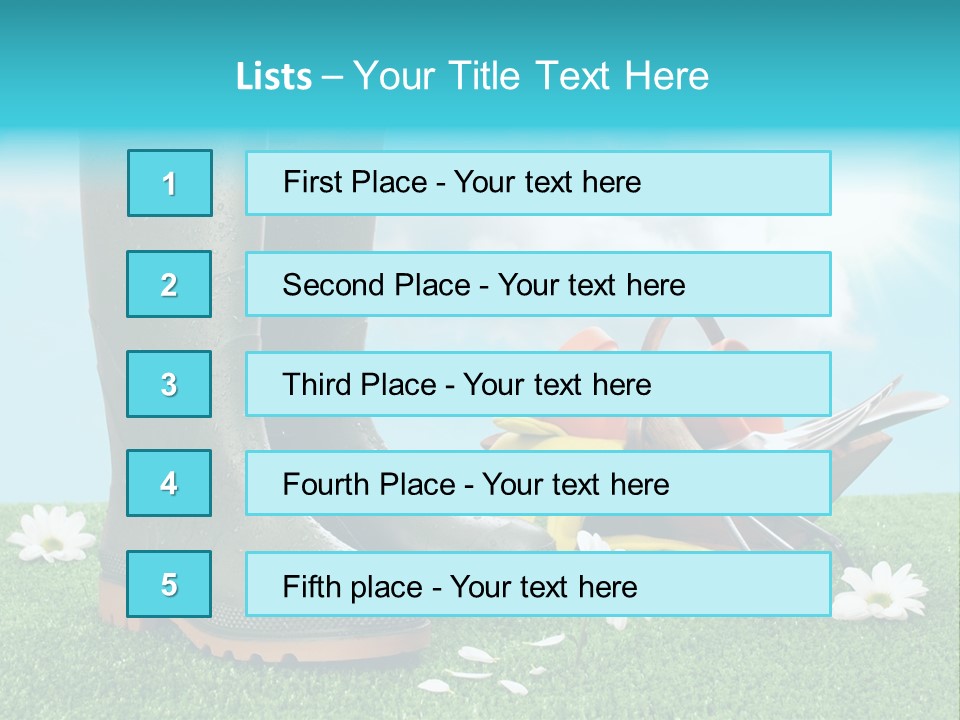Choose the number 3 box
The width and height of the screenshot is (960, 720).
[x=169, y=384]
